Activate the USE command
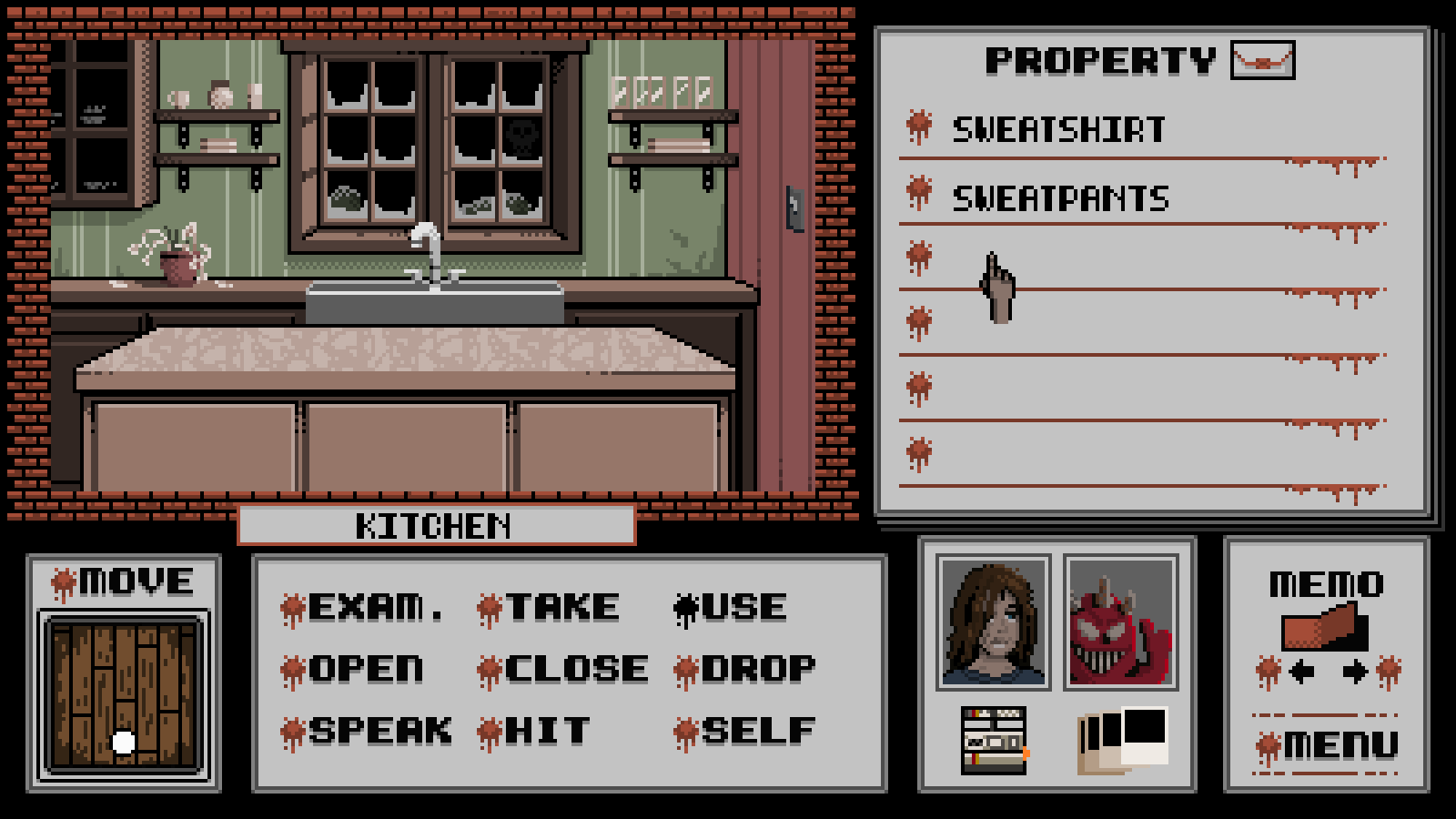 [x=743, y=608]
